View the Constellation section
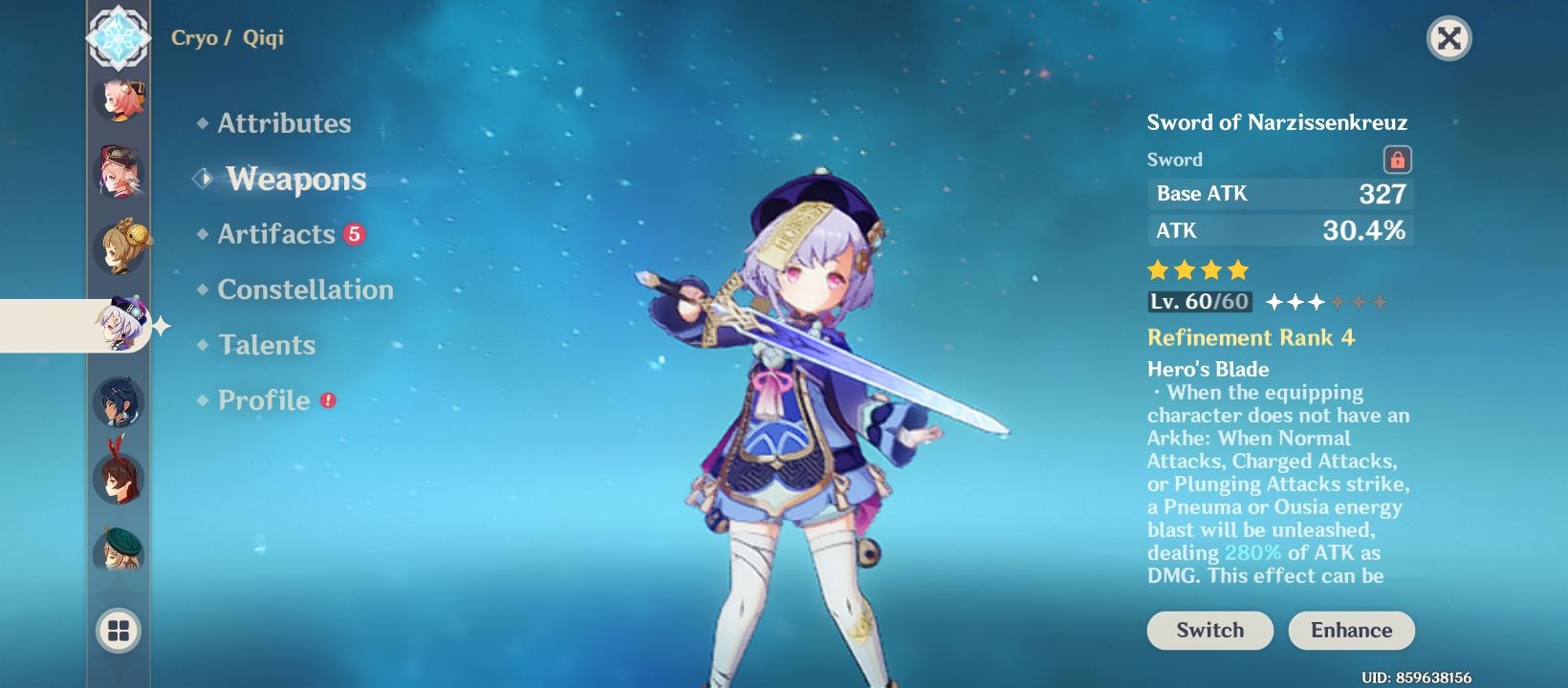This screenshot has width=1568, height=688. coord(305,290)
